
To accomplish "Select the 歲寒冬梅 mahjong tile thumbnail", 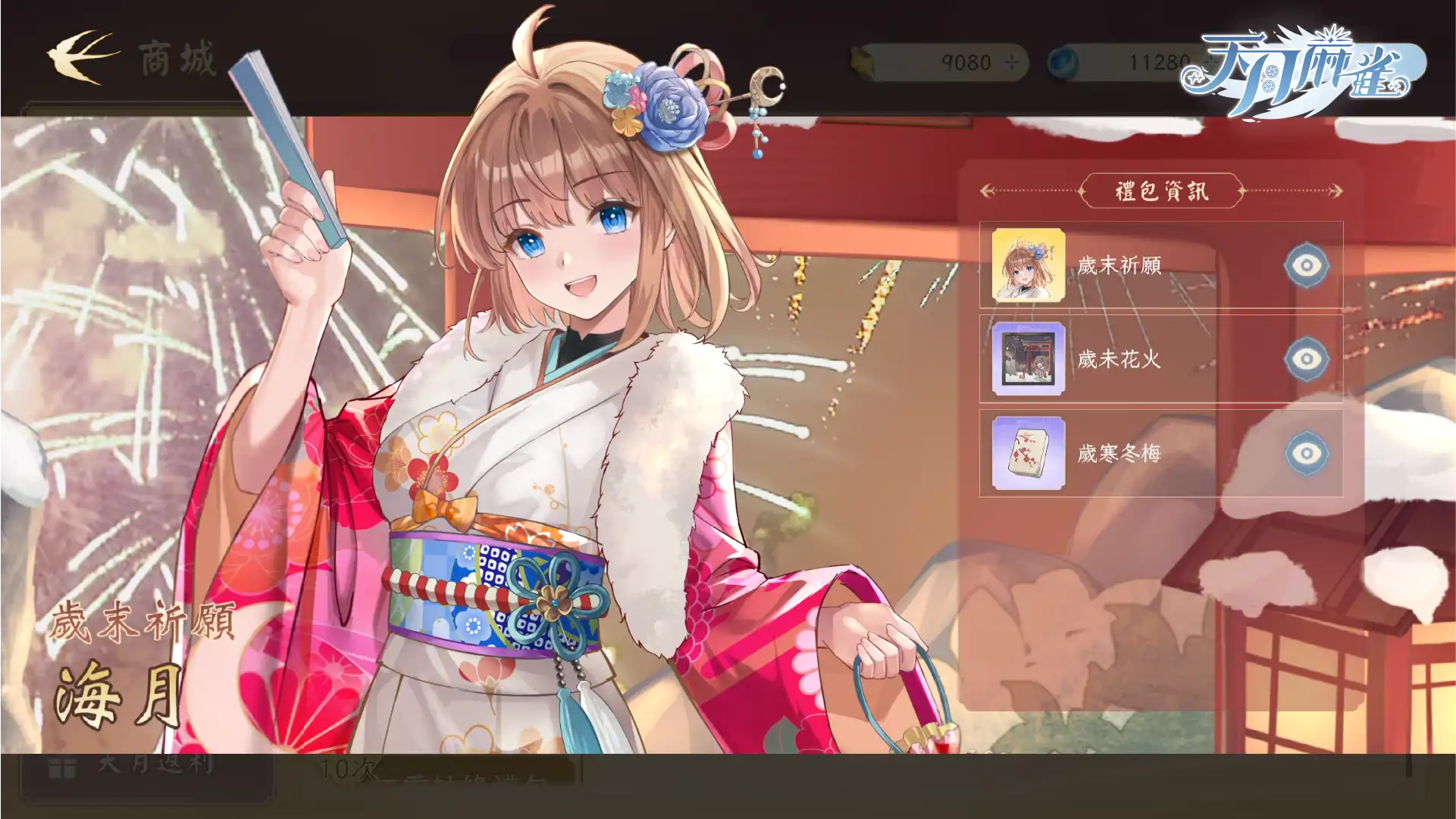I will pyautogui.click(x=1029, y=453).
